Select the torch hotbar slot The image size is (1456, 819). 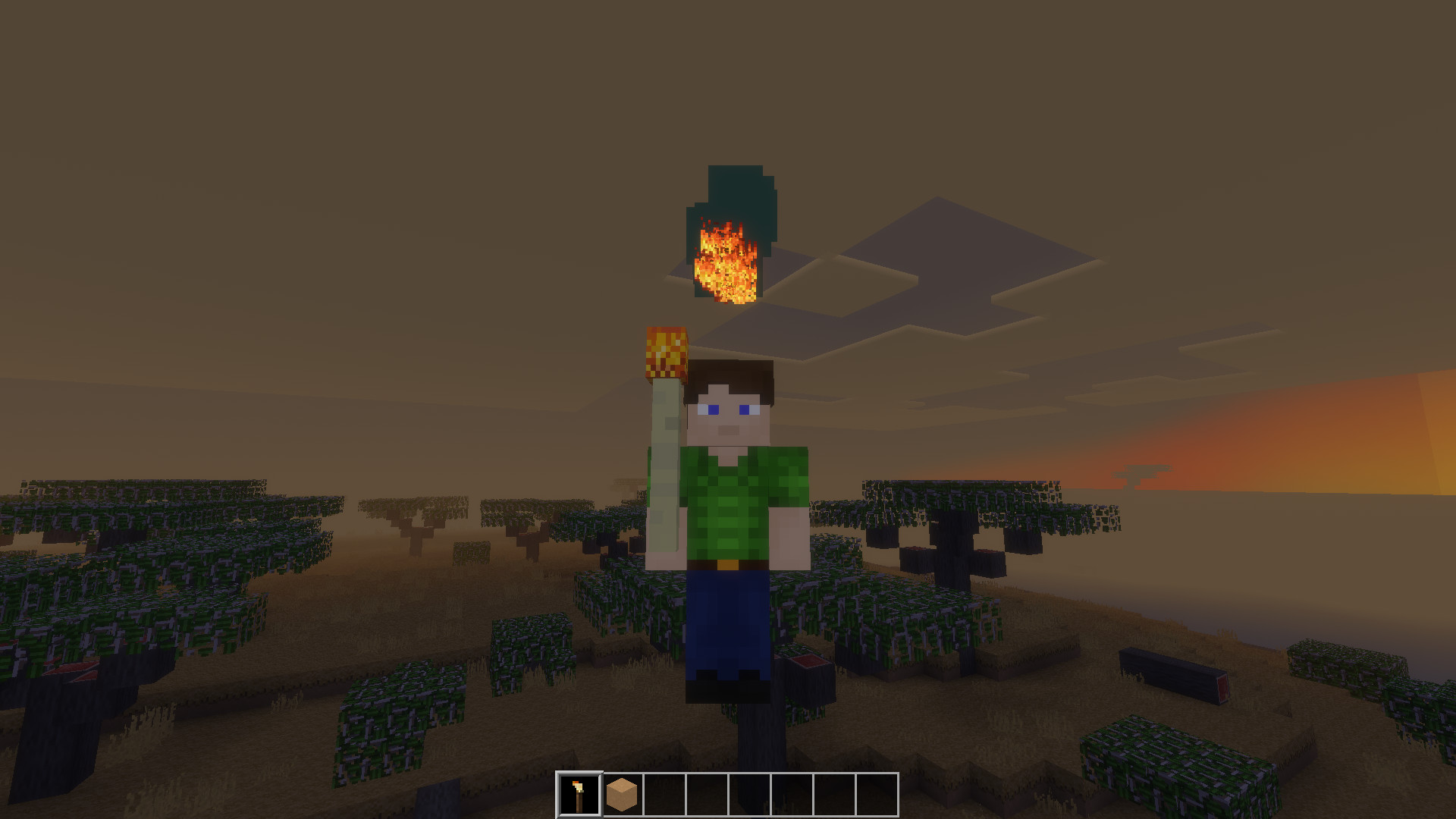click(x=579, y=795)
